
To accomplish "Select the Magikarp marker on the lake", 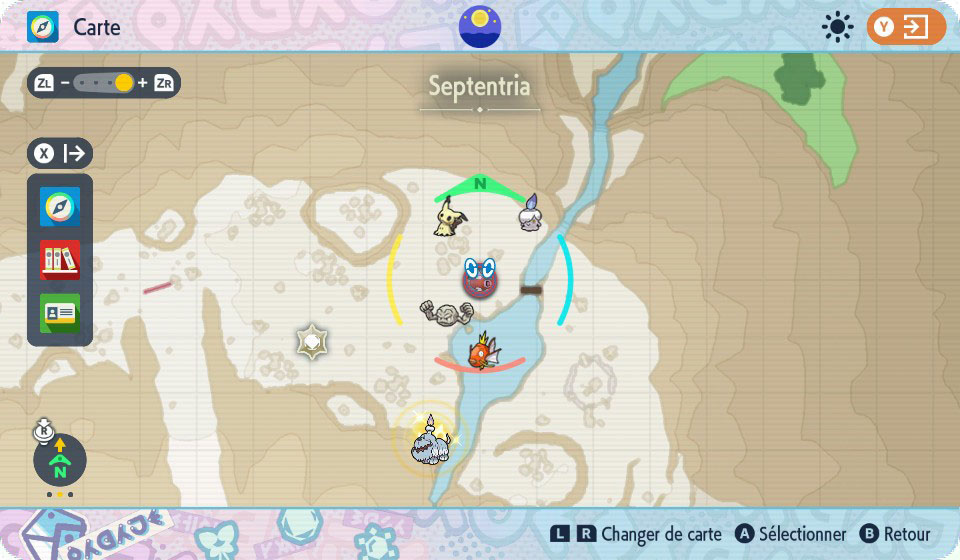I will (x=484, y=352).
